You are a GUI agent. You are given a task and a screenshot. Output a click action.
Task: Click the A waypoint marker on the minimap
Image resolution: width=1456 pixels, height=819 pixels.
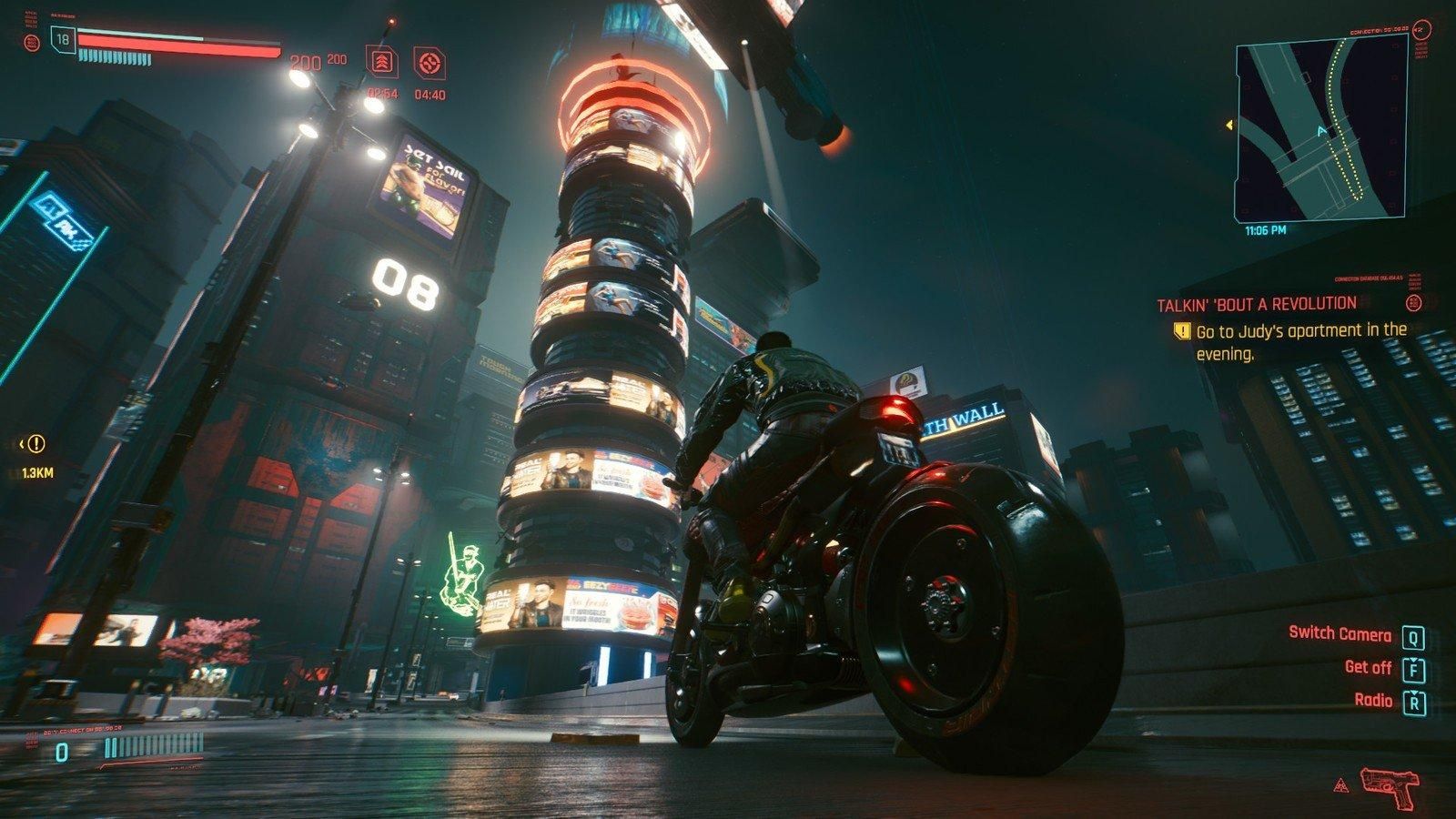(x=1321, y=132)
